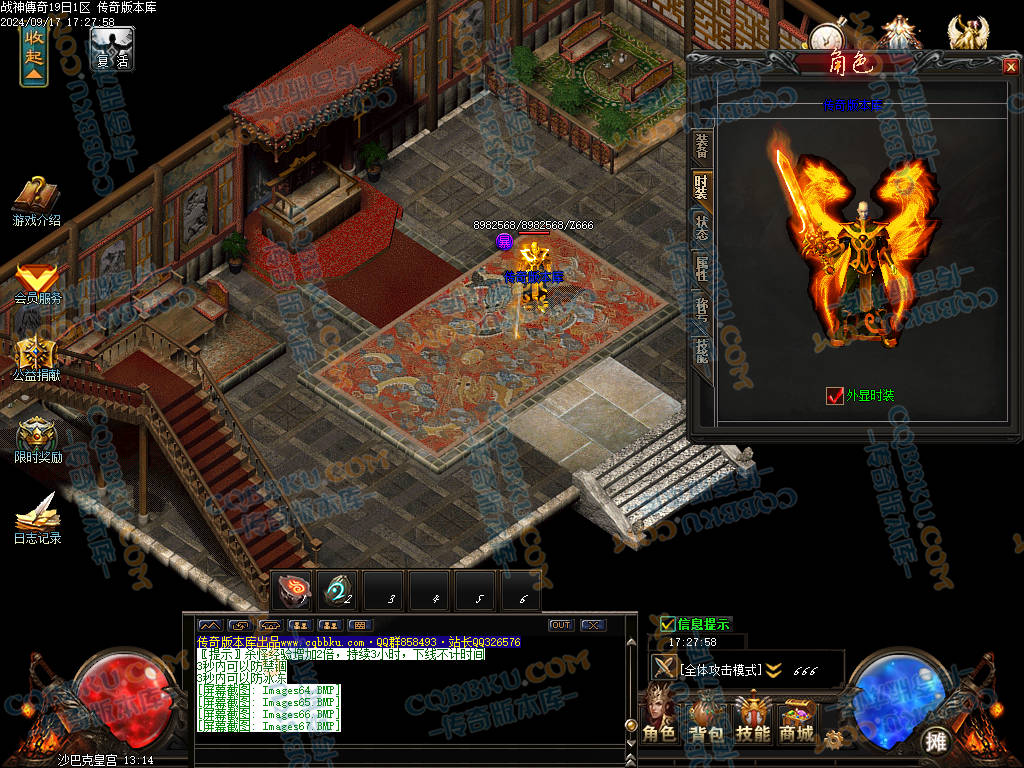Open the 背包 backpack
Viewport: 1024px width, 768px height.
click(x=707, y=720)
